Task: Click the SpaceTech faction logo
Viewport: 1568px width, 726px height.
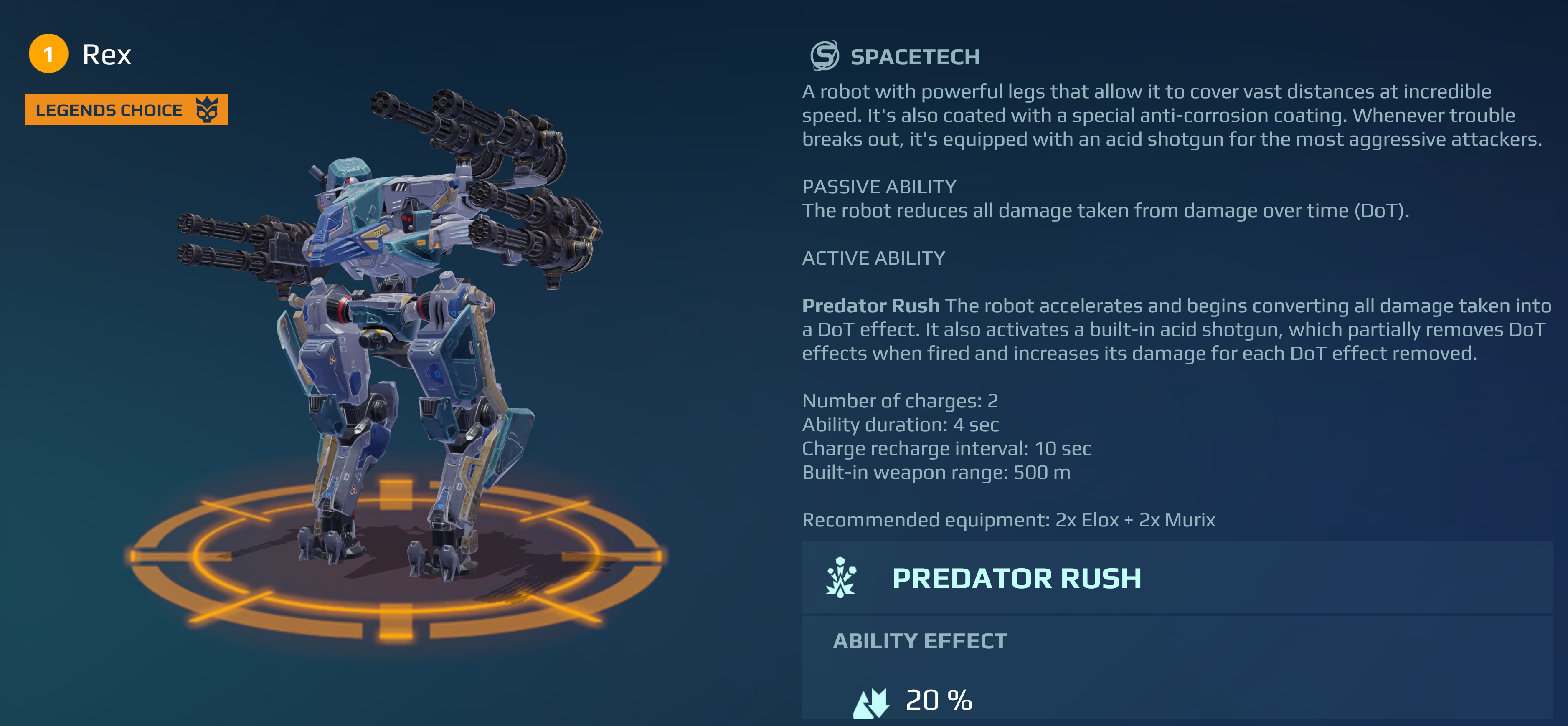Action: point(825,56)
